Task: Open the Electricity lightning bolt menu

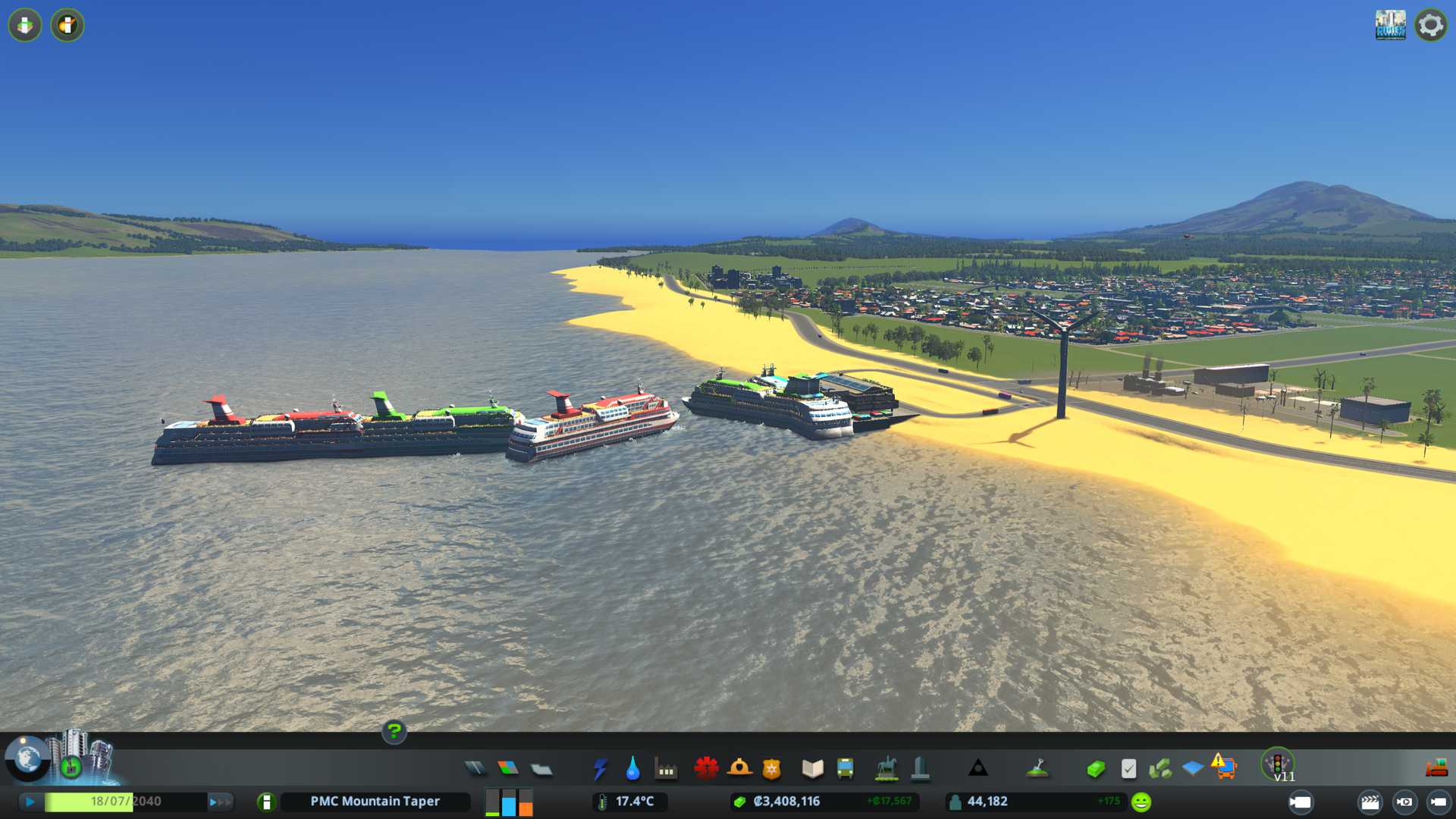Action: click(x=600, y=769)
